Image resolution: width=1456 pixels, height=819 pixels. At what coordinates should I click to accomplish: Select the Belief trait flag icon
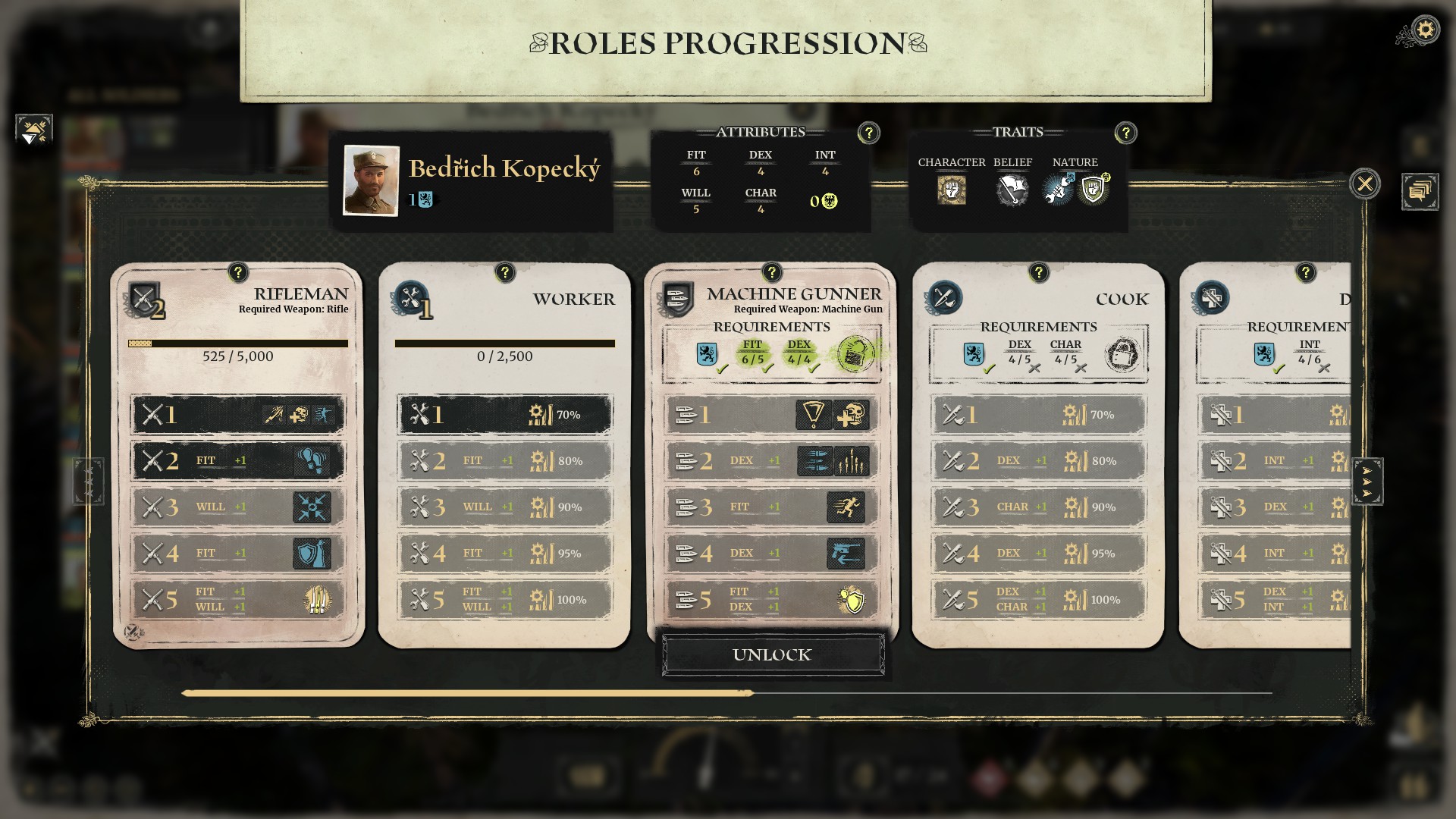point(1011,190)
